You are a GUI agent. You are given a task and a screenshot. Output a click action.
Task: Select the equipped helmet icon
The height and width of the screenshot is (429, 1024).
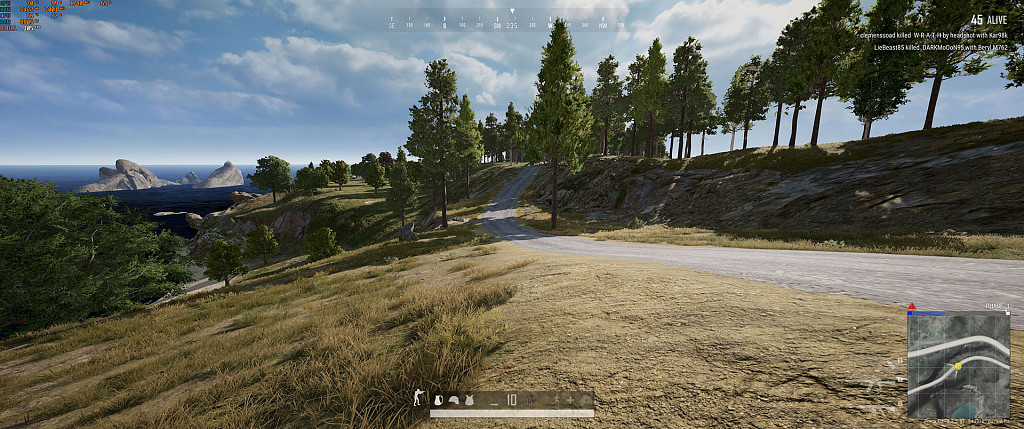454,400
